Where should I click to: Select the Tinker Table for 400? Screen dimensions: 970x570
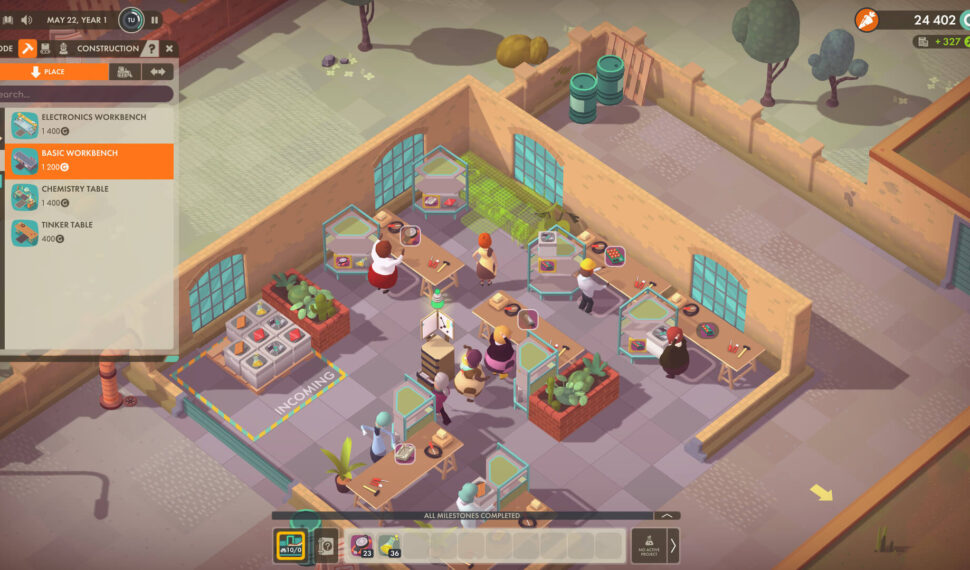coord(90,232)
